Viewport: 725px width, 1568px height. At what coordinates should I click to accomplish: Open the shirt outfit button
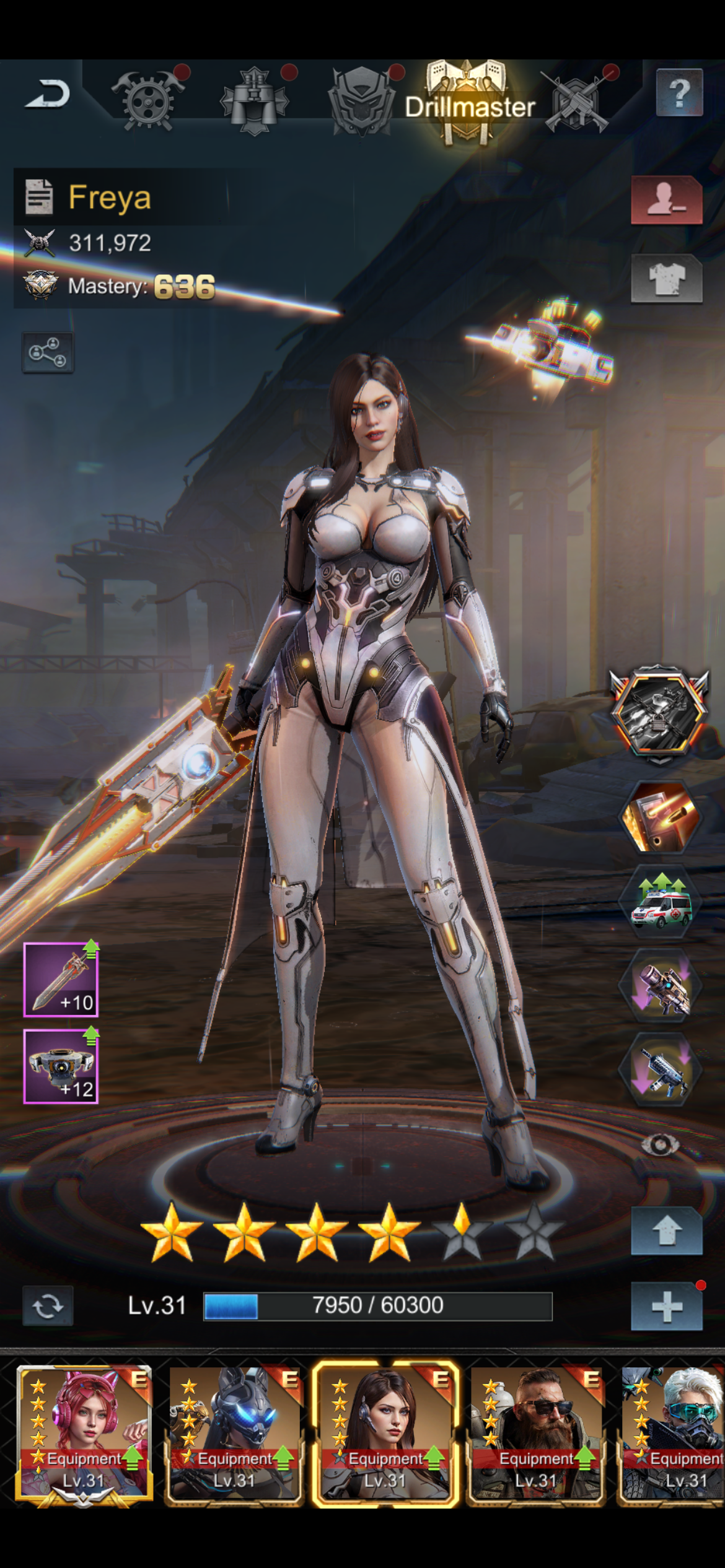tap(666, 279)
